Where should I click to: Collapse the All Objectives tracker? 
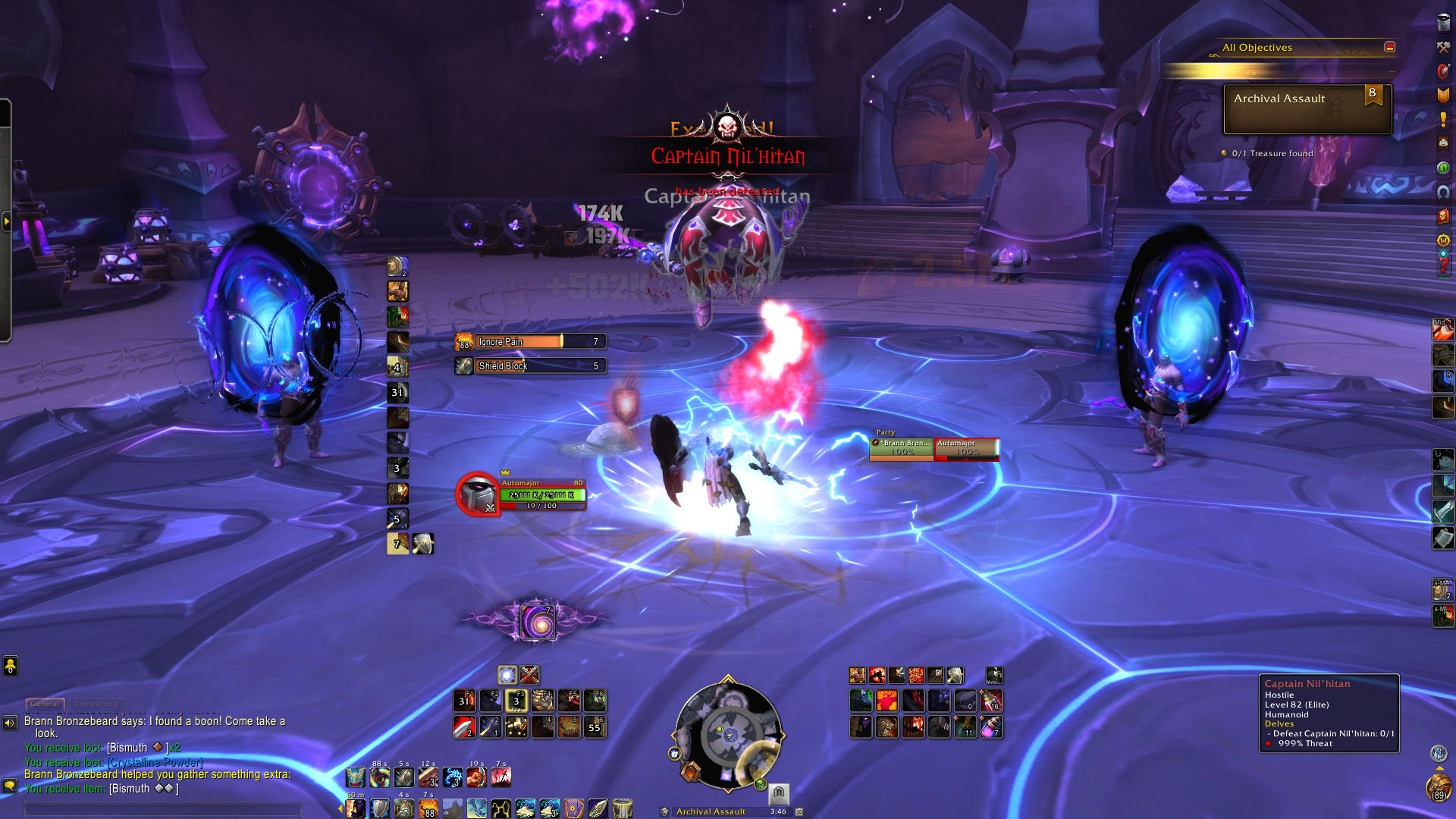coord(1389,47)
